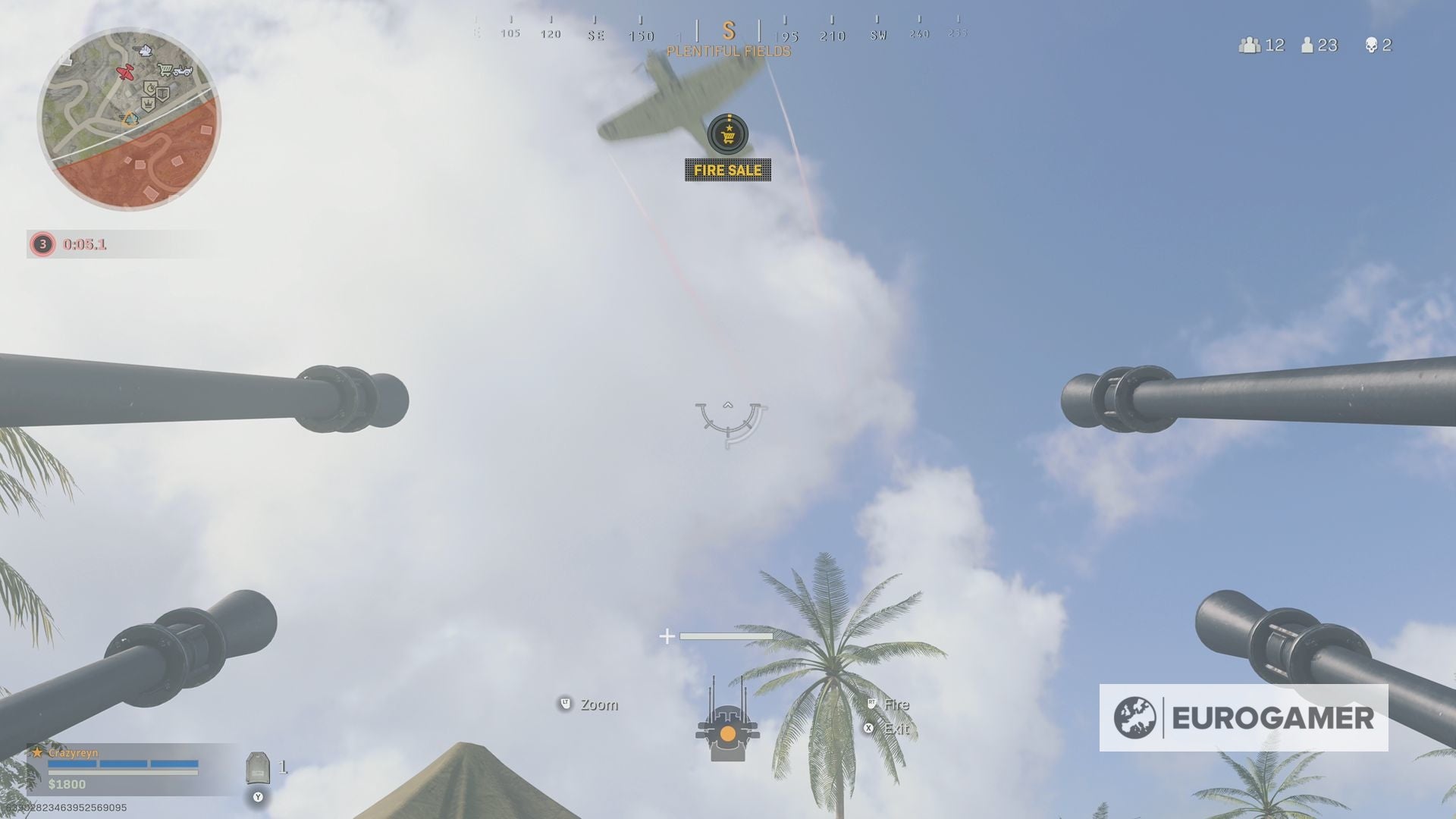
Task: Click the skull kills counter icon
Action: (x=1371, y=45)
